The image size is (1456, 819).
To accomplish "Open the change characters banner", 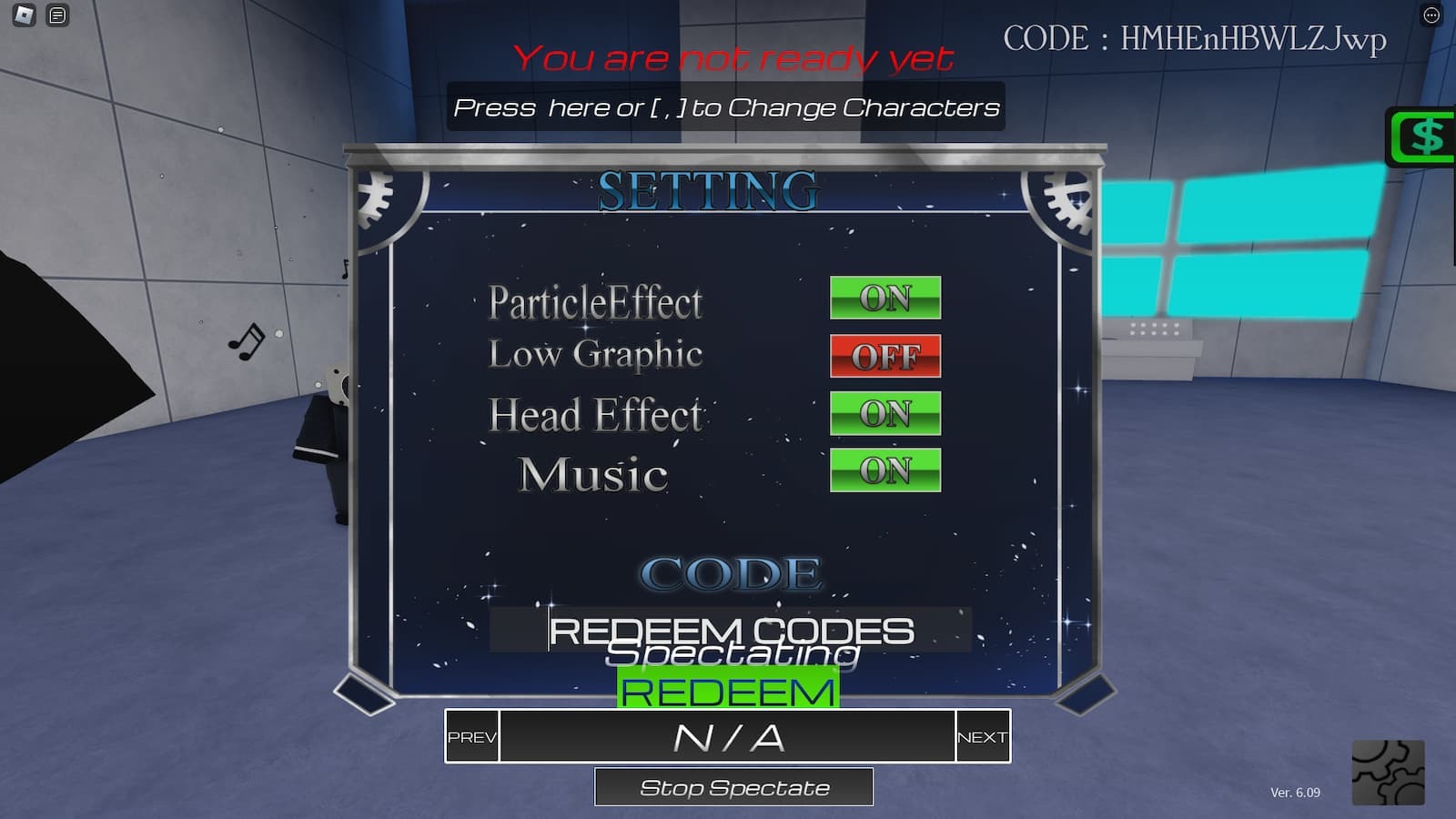I will point(725,107).
